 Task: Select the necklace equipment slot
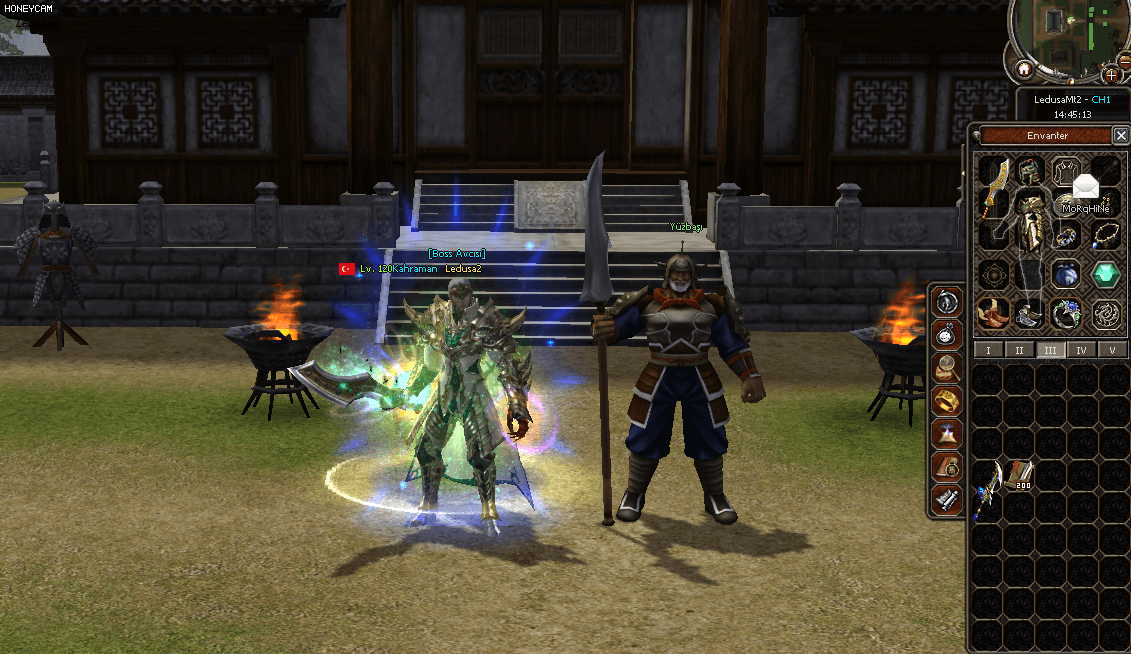click(1104, 236)
